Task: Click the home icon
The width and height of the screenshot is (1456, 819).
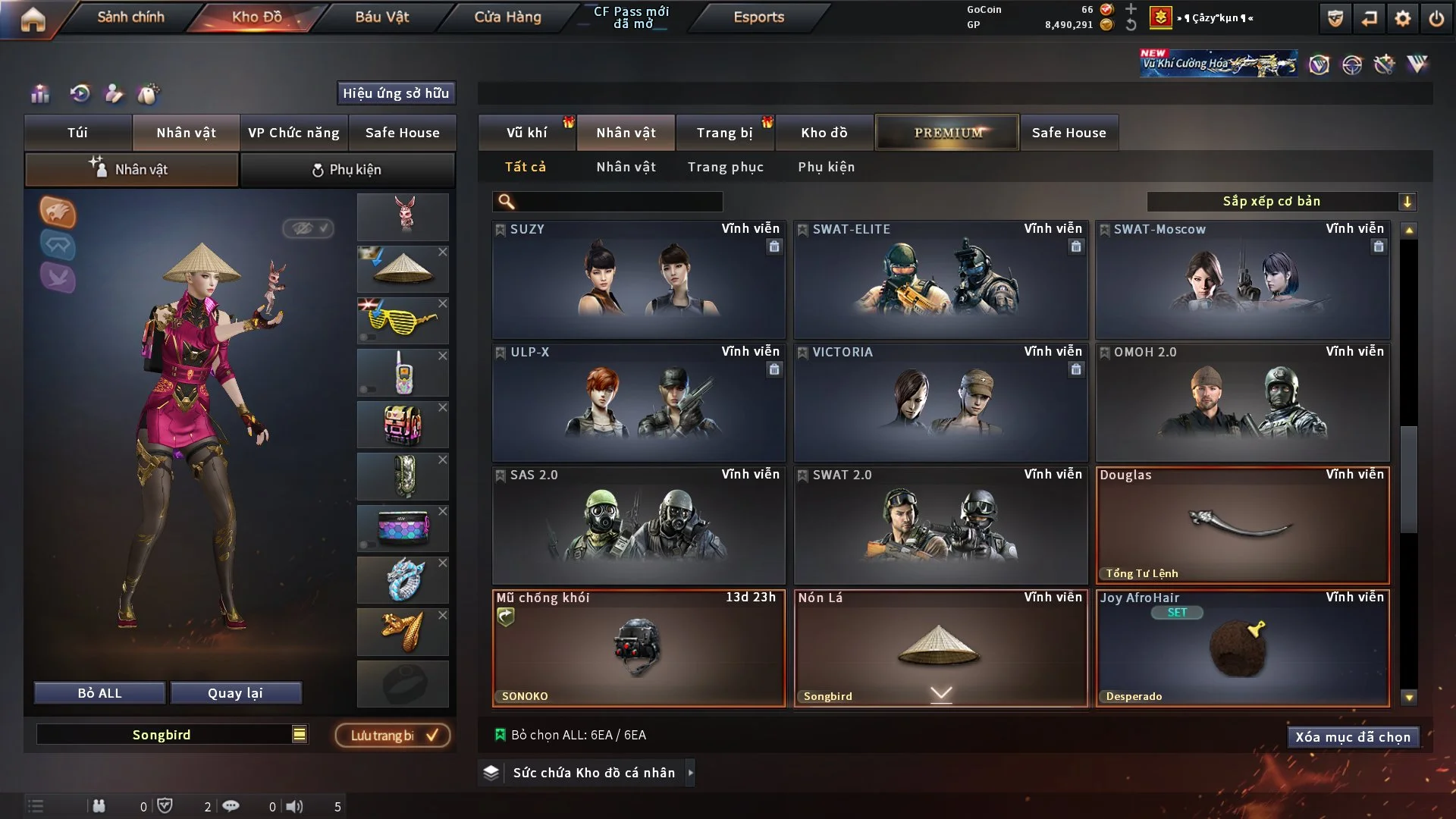Action: pyautogui.click(x=33, y=18)
